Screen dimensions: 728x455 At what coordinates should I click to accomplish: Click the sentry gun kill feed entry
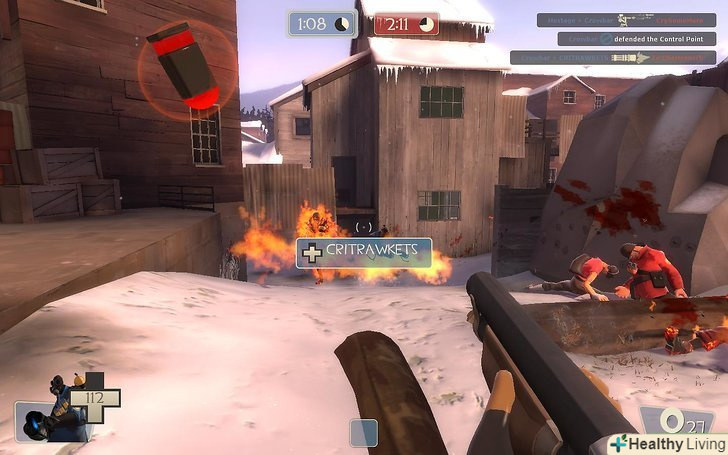pos(626,19)
